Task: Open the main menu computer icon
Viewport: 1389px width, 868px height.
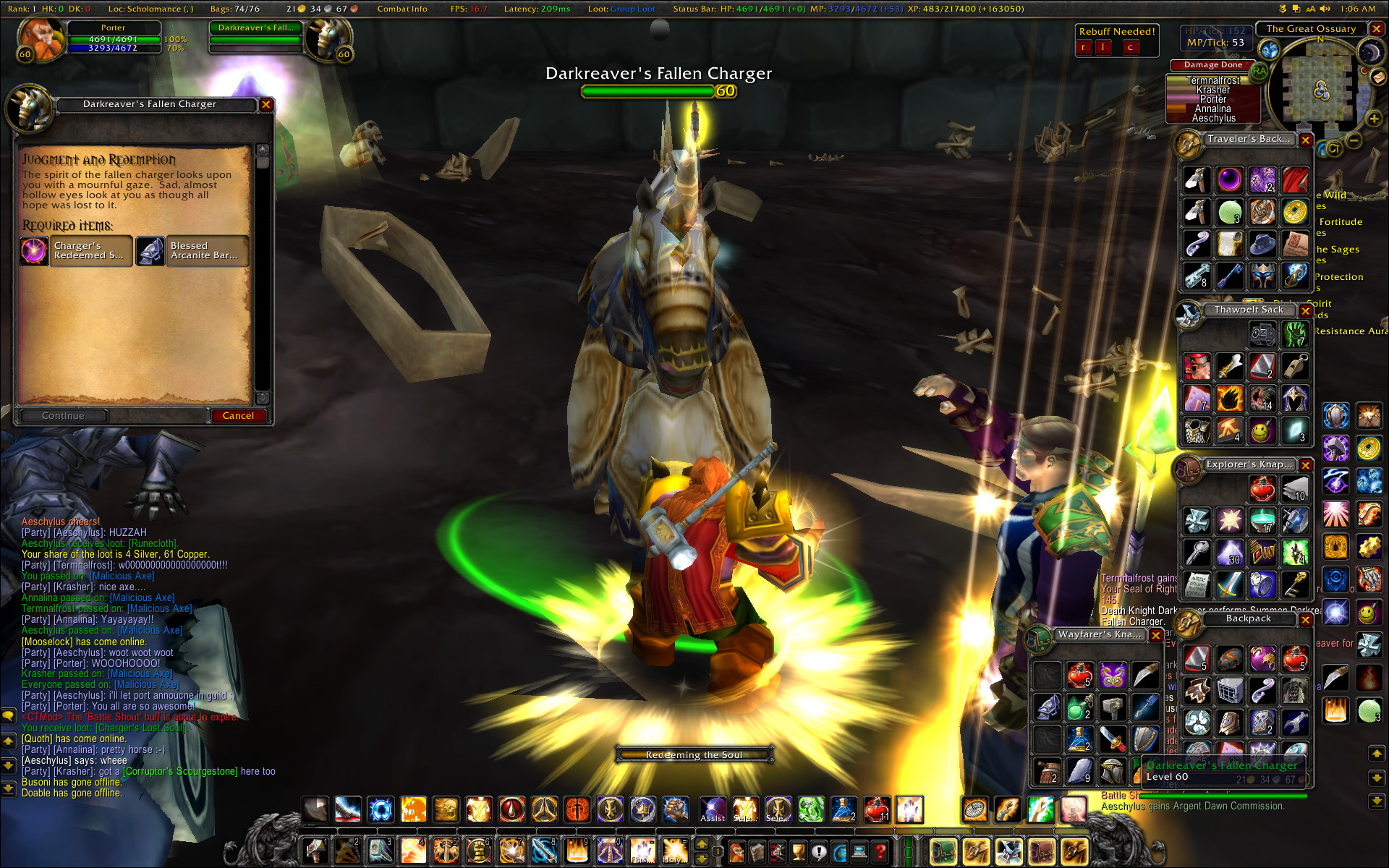Action: [x=859, y=852]
